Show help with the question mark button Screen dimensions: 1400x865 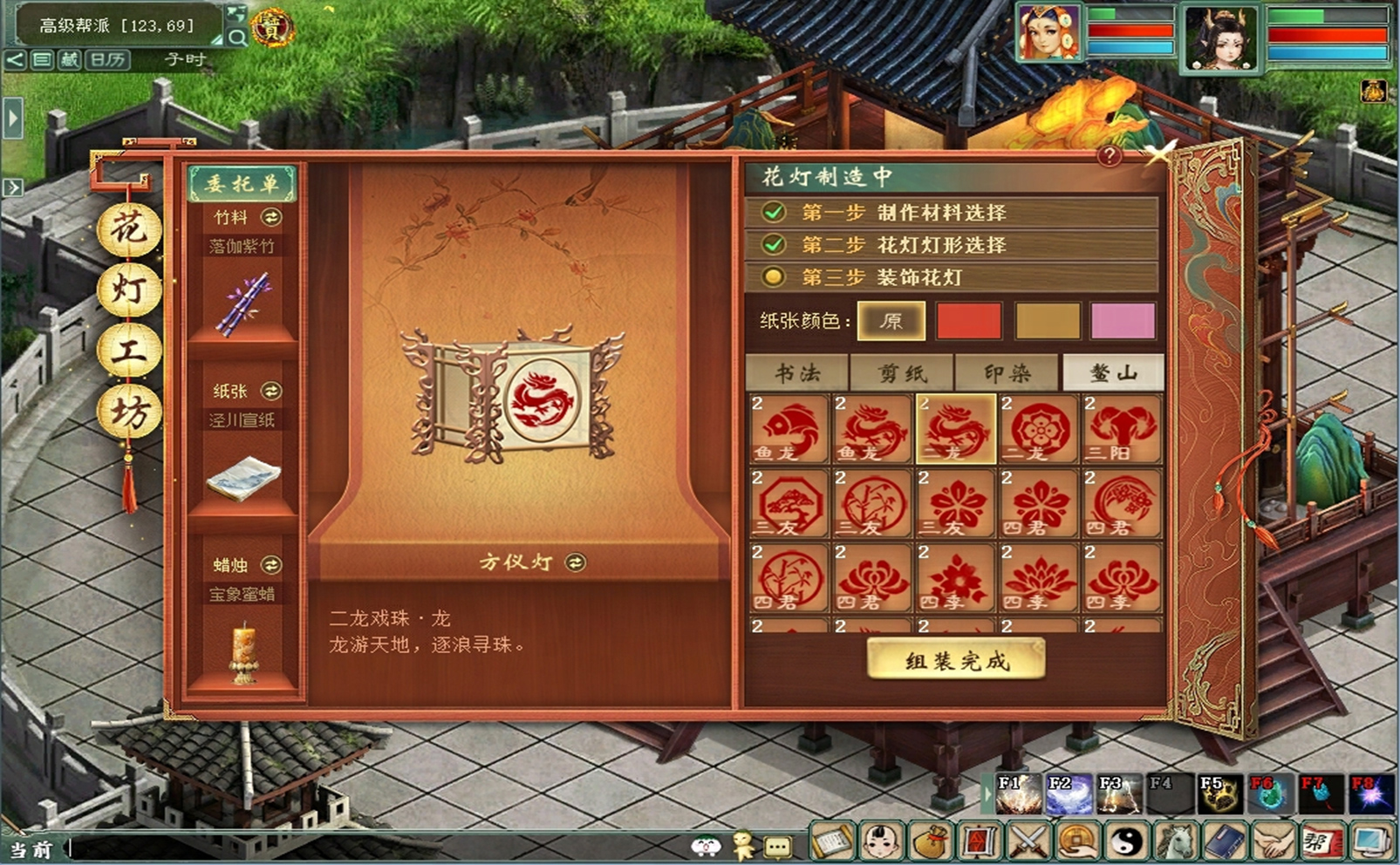click(x=1109, y=156)
